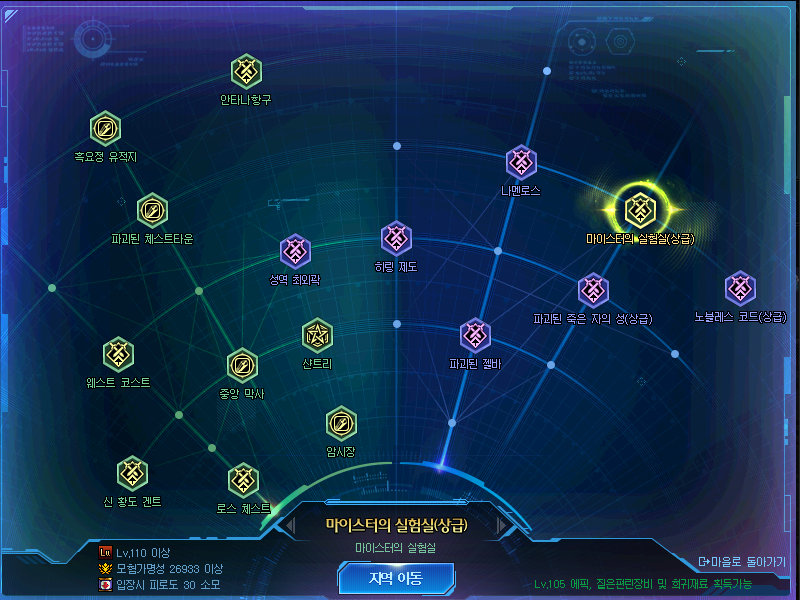
Task: Pick 파괴된 죽은 자의 성(상급) marker
Action: point(593,290)
